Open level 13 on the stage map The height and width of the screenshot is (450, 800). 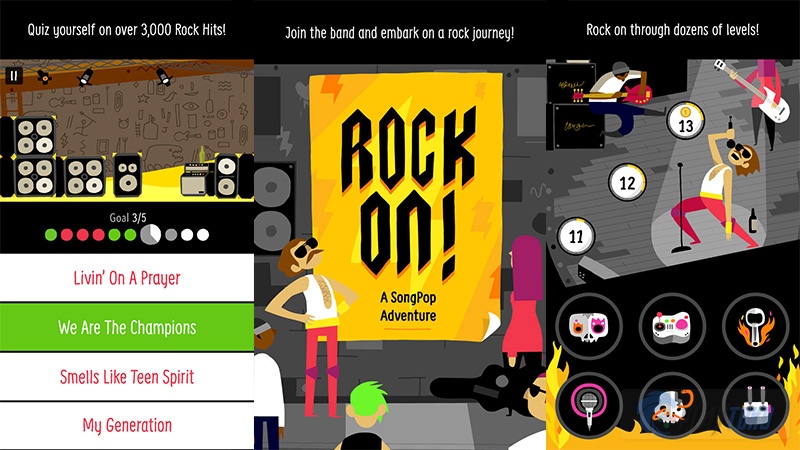click(686, 126)
